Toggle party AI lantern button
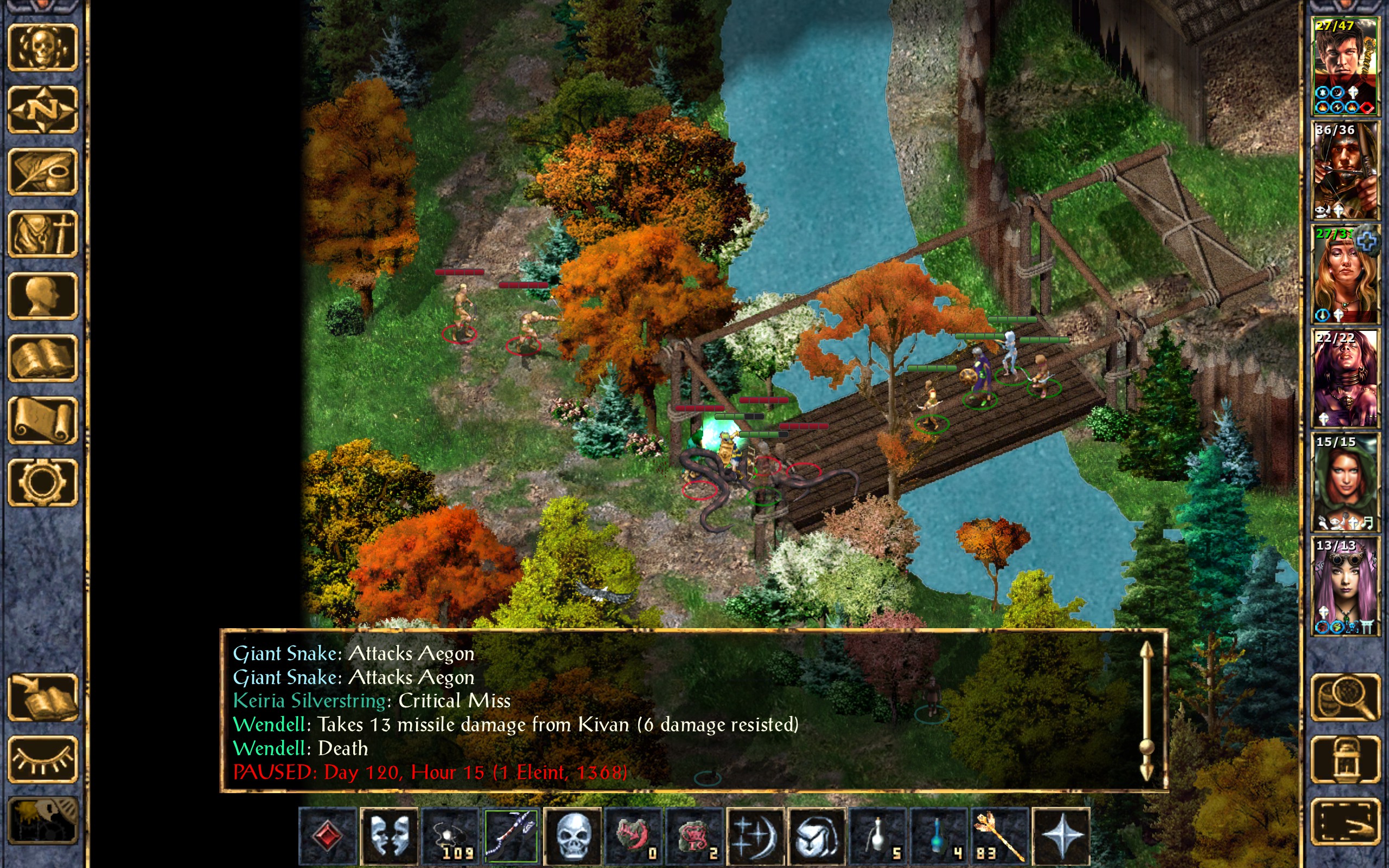Screen dimensions: 1389x868 [x=1345, y=759]
